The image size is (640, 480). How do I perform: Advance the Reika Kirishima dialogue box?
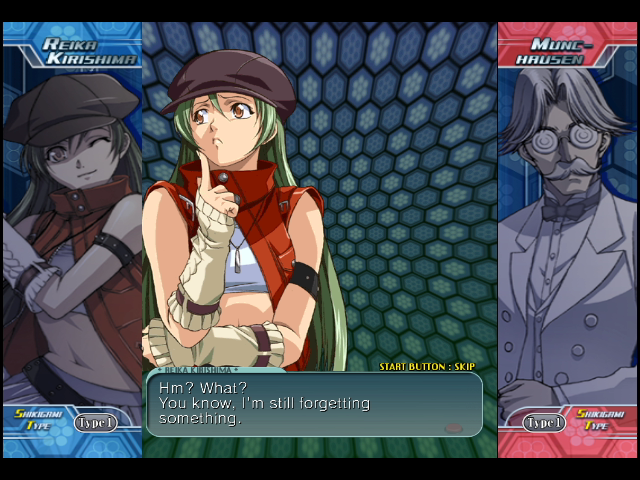click(314, 405)
